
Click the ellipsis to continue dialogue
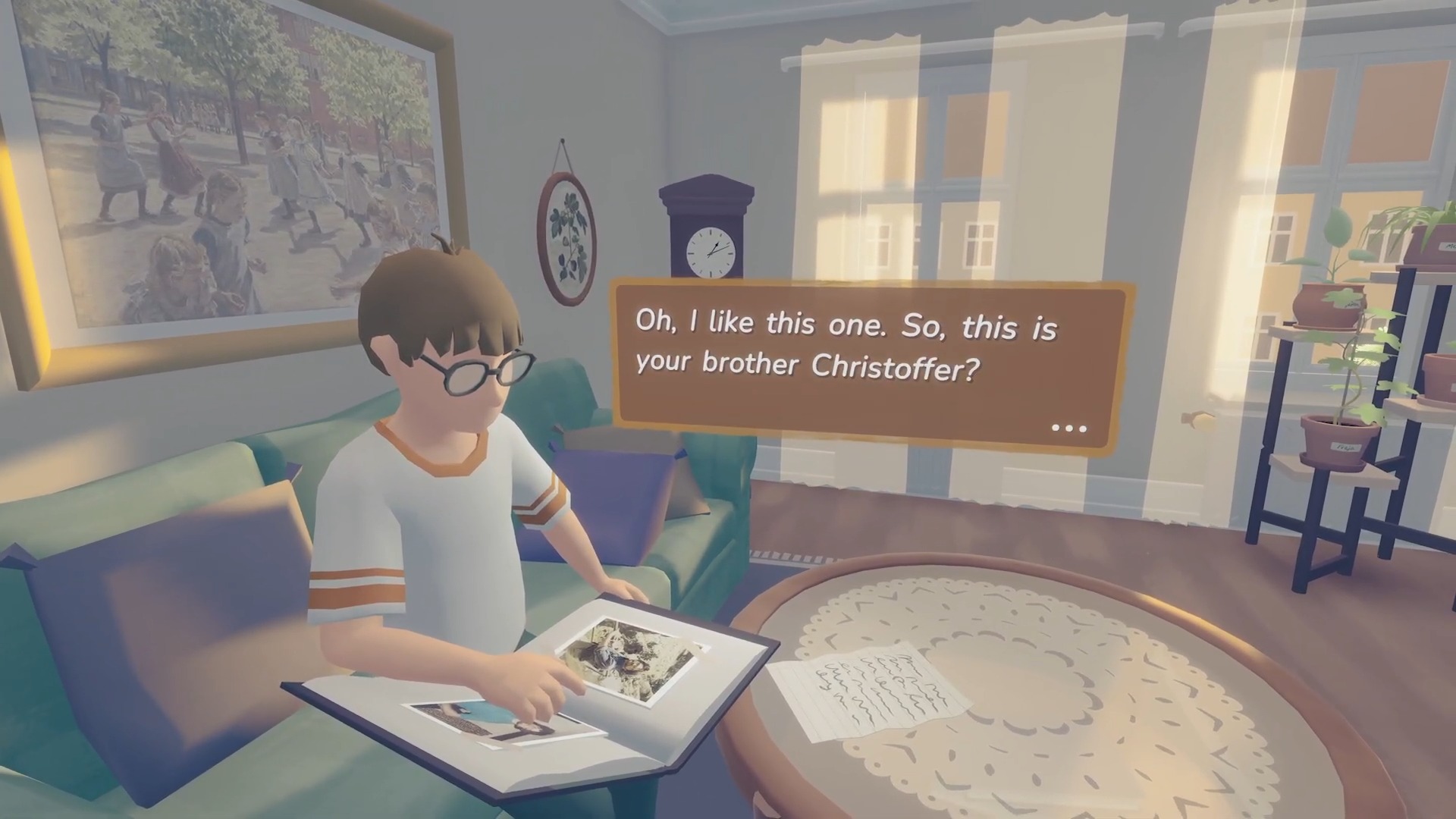[x=1068, y=428]
